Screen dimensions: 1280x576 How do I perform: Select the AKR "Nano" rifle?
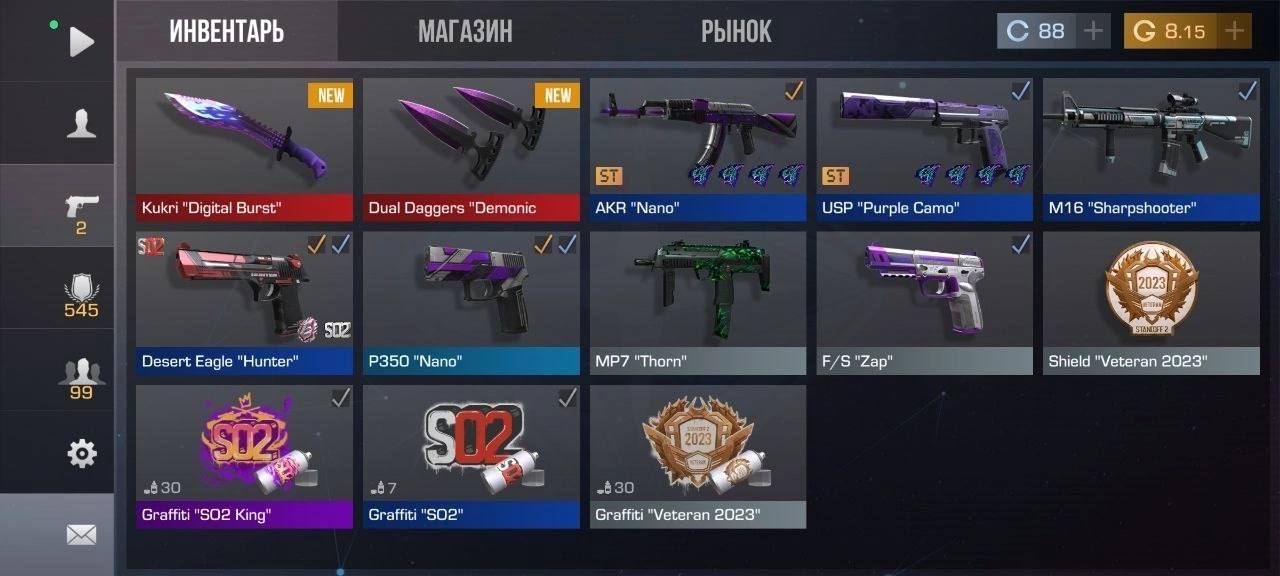click(x=698, y=148)
